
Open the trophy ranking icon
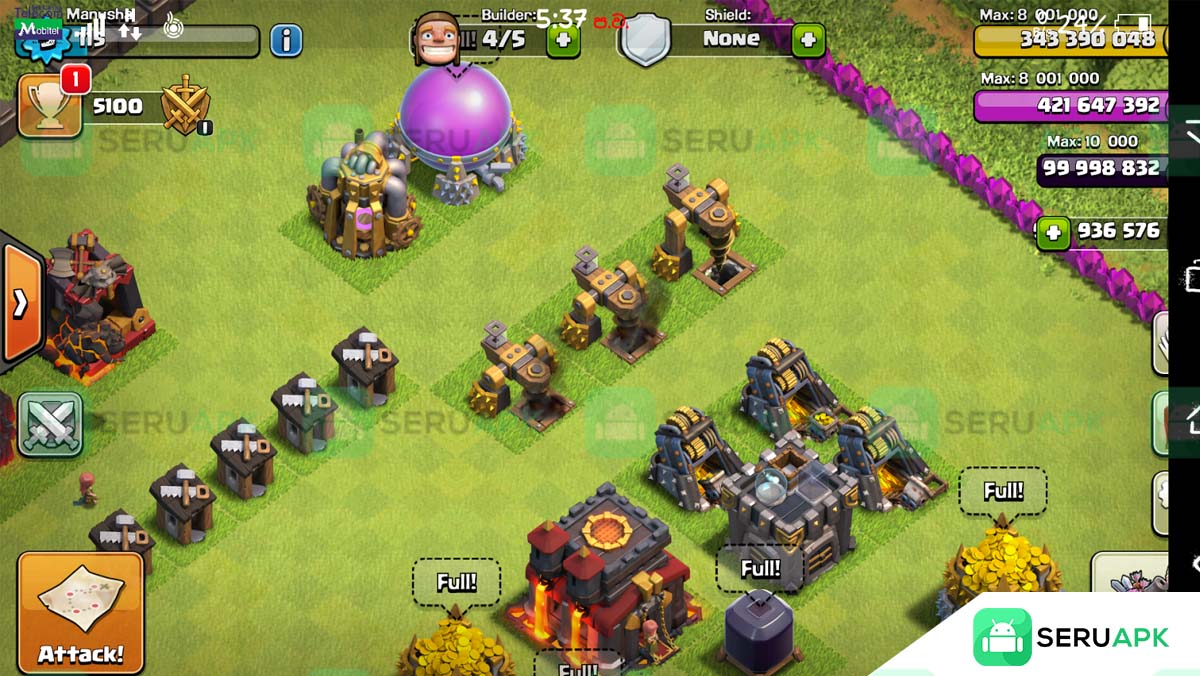tap(48, 106)
